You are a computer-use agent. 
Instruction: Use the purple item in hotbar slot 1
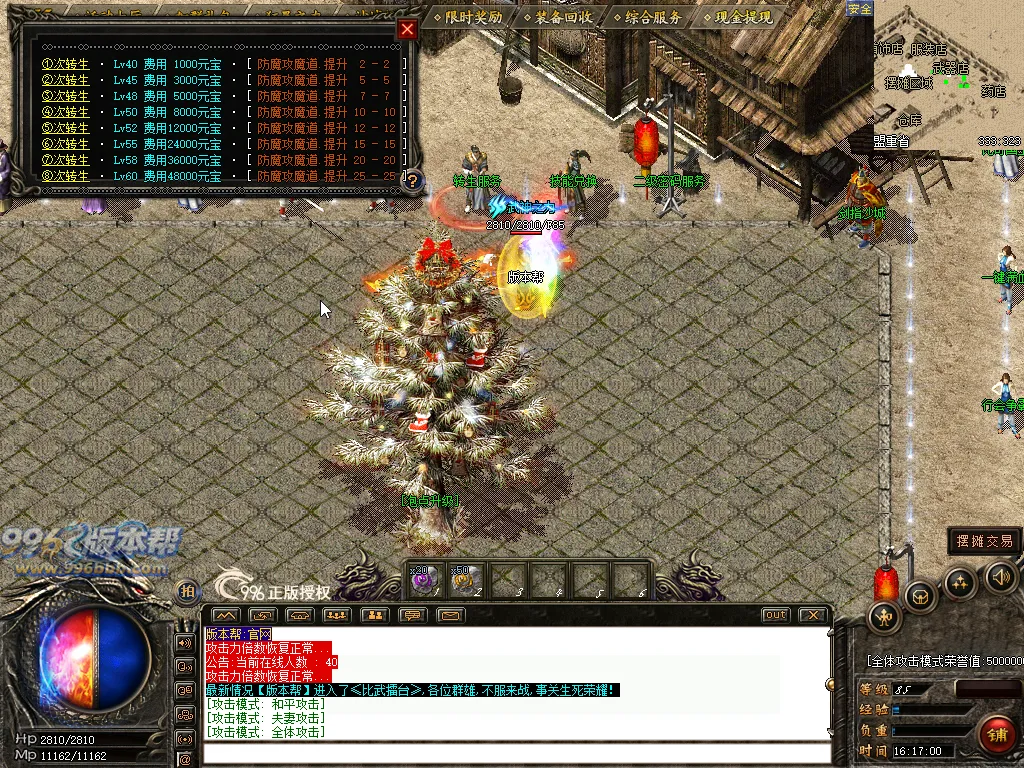(x=422, y=579)
